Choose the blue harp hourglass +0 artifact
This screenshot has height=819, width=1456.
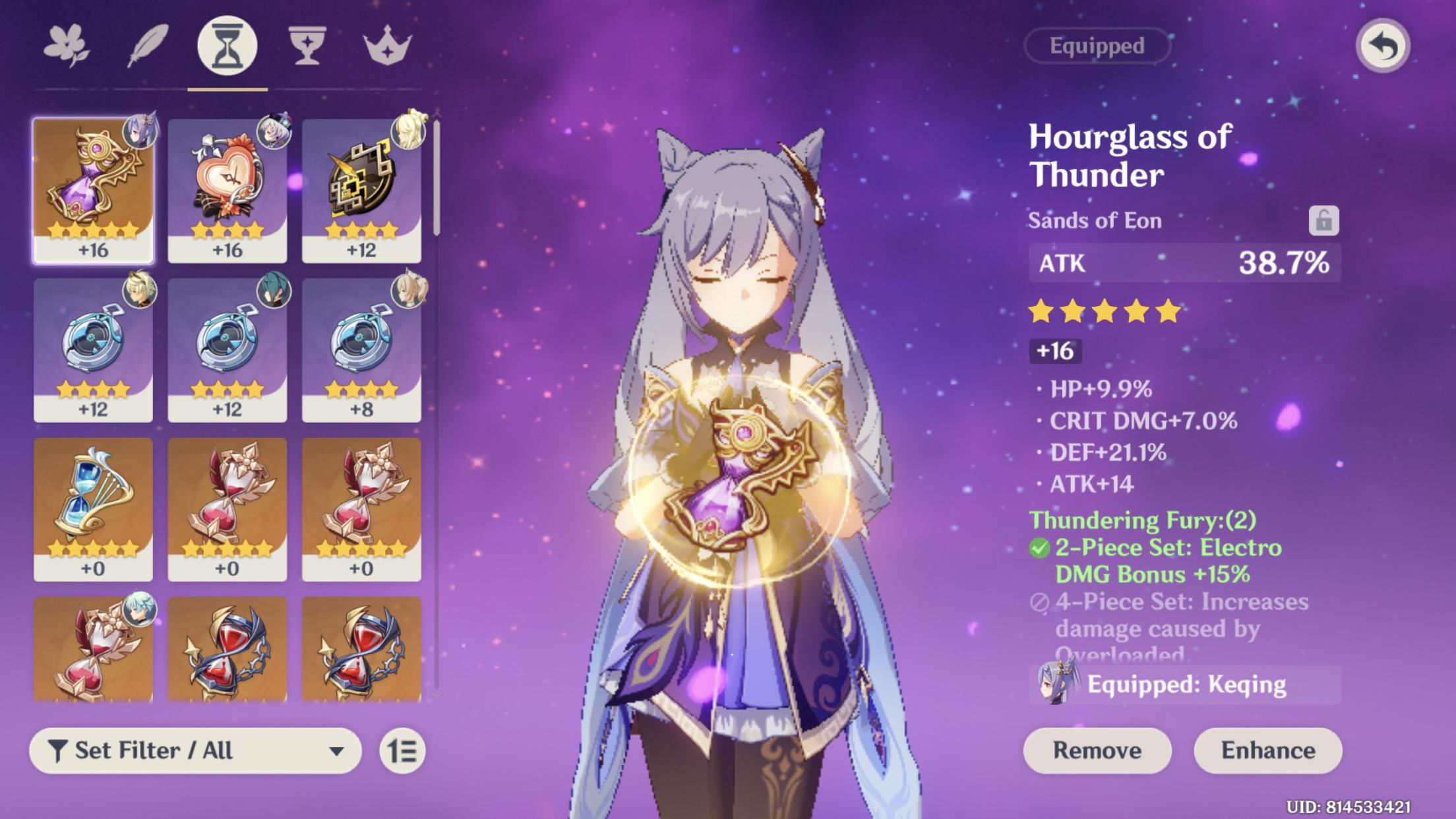[x=93, y=509]
